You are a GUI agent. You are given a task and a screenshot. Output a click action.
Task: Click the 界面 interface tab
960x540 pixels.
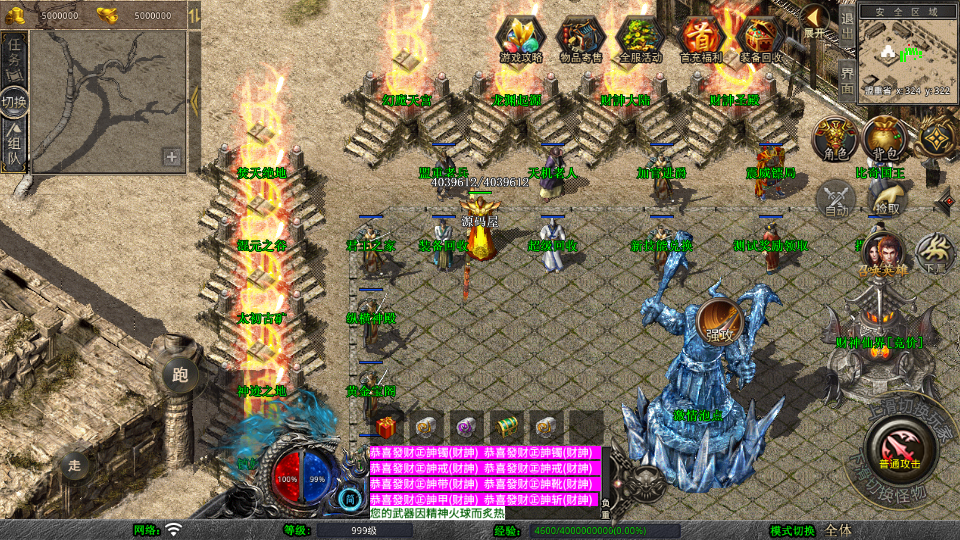coord(847,77)
